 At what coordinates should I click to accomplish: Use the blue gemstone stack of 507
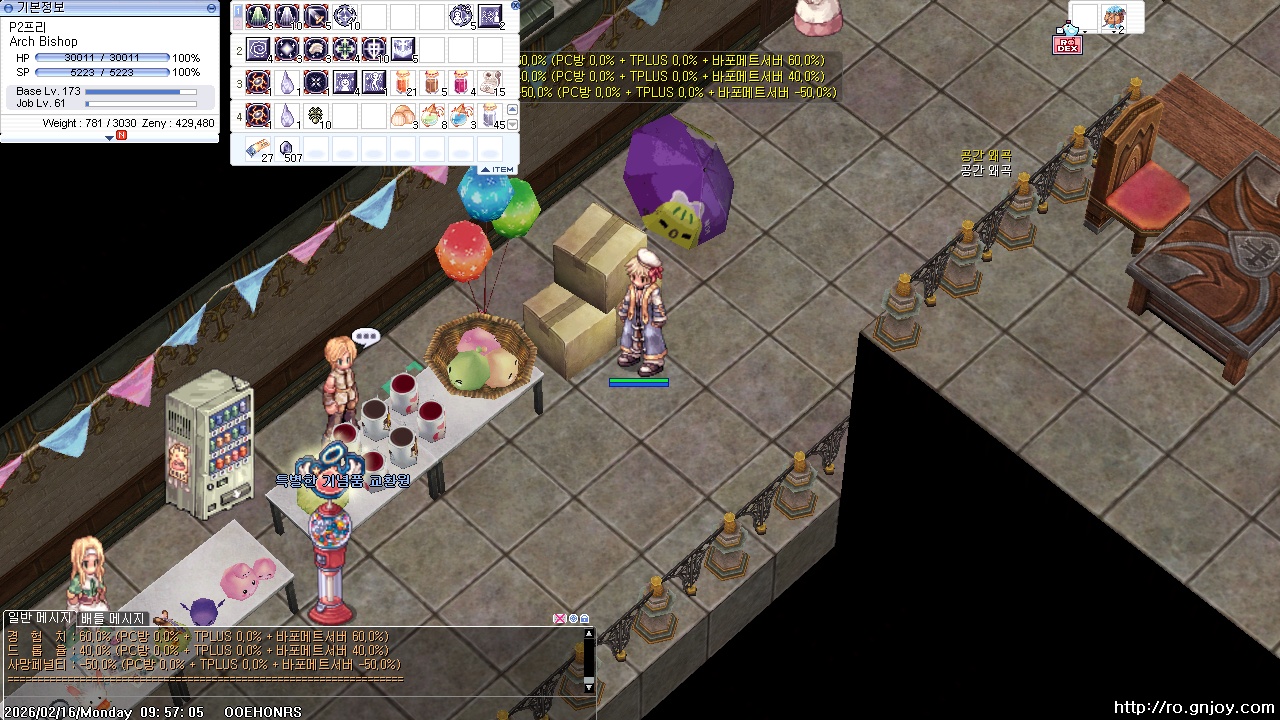click(288, 149)
